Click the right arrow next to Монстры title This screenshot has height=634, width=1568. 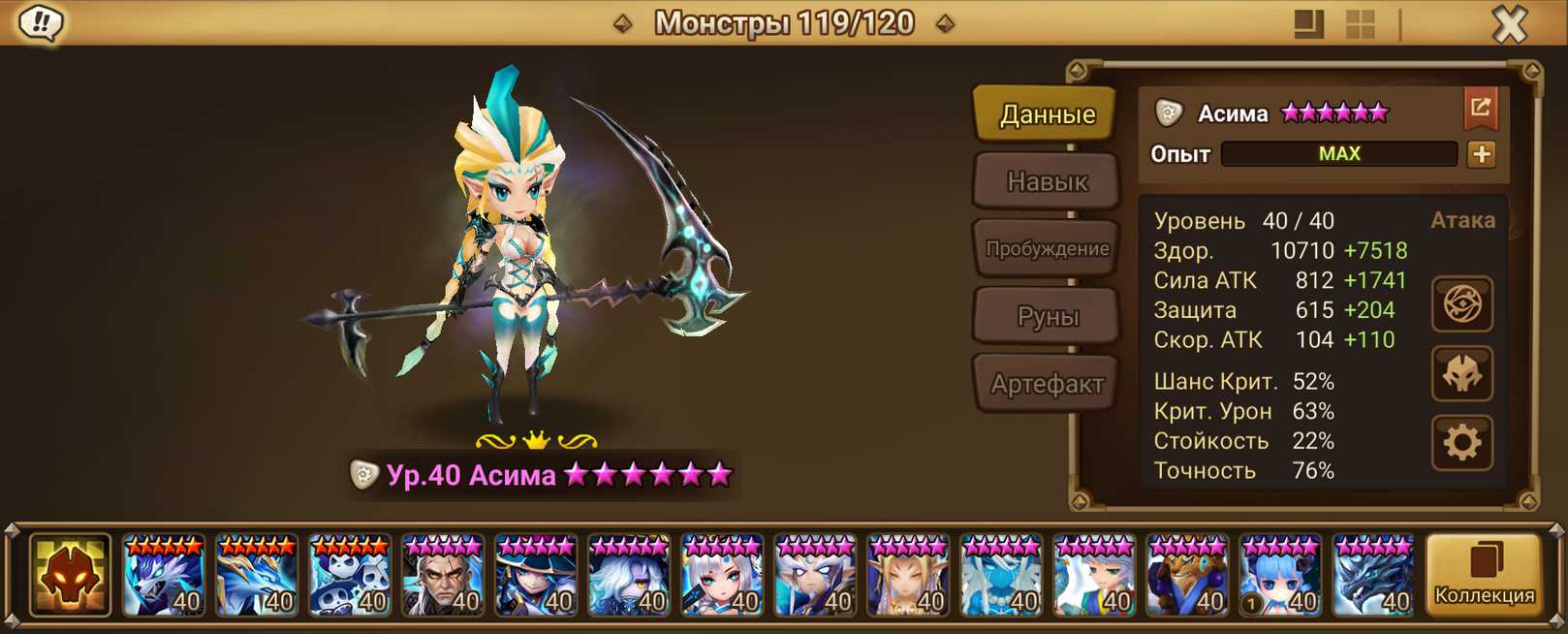pyautogui.click(x=945, y=23)
